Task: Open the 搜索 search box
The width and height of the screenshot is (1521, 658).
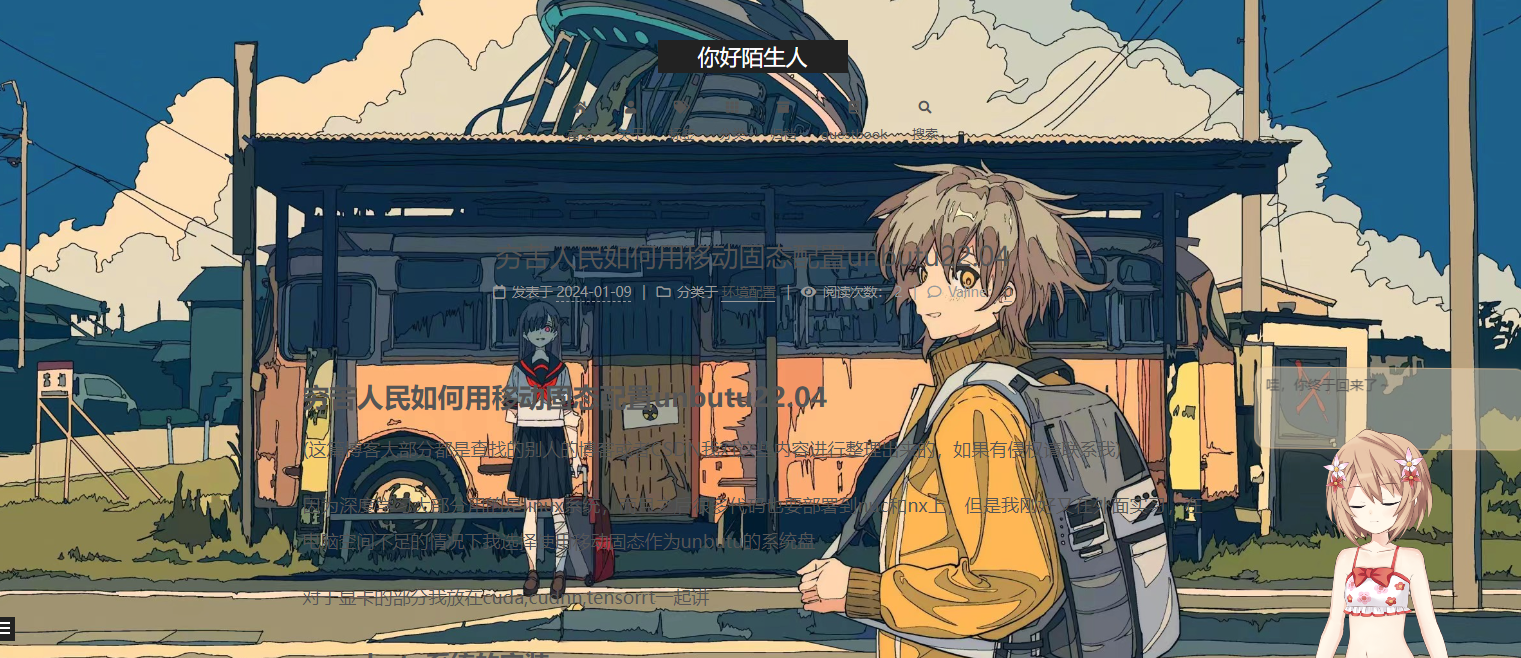Action: click(x=925, y=119)
